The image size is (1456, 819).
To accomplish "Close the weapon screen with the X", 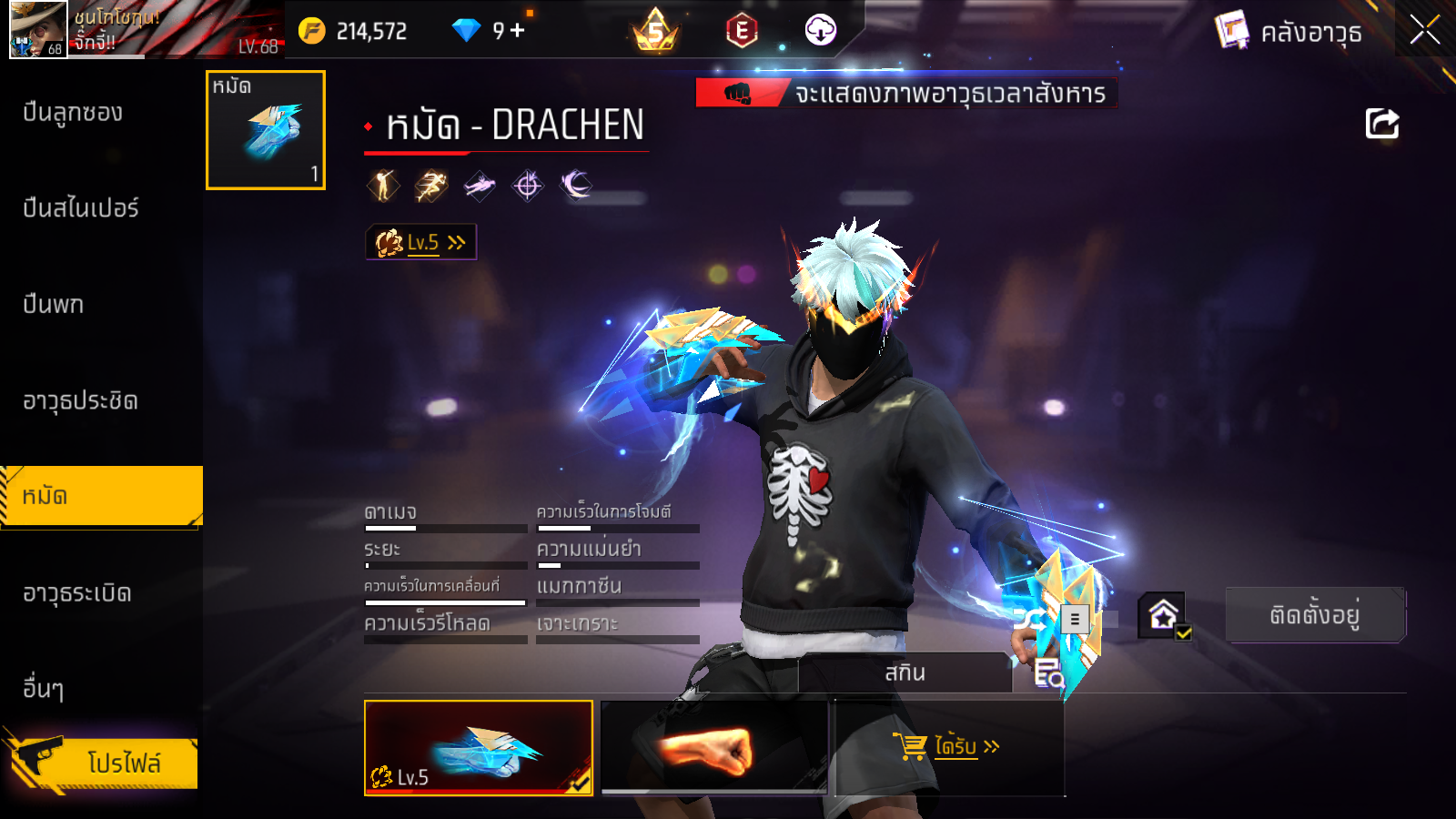I will coord(1424,30).
